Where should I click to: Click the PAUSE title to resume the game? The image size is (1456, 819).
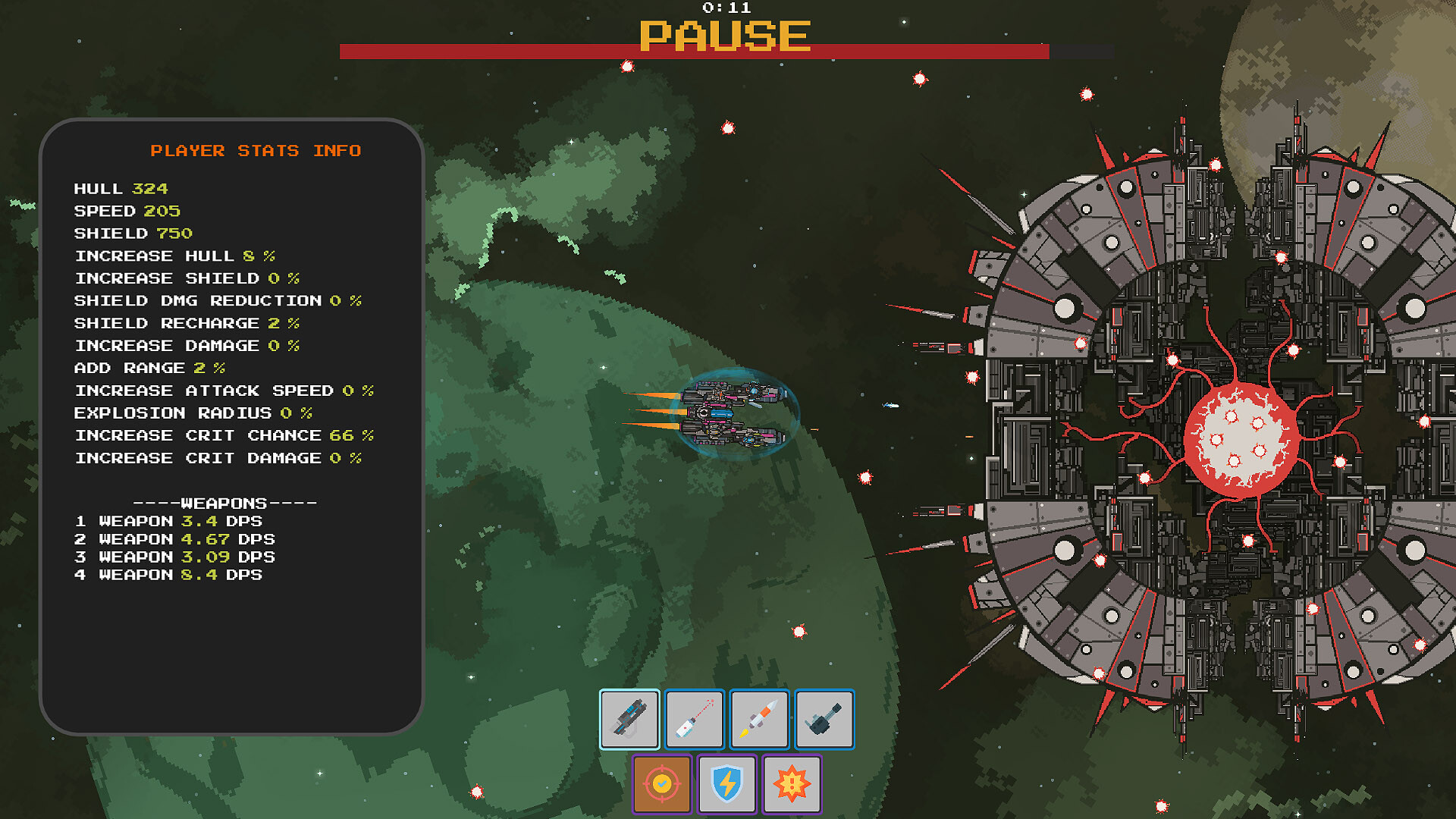725,34
